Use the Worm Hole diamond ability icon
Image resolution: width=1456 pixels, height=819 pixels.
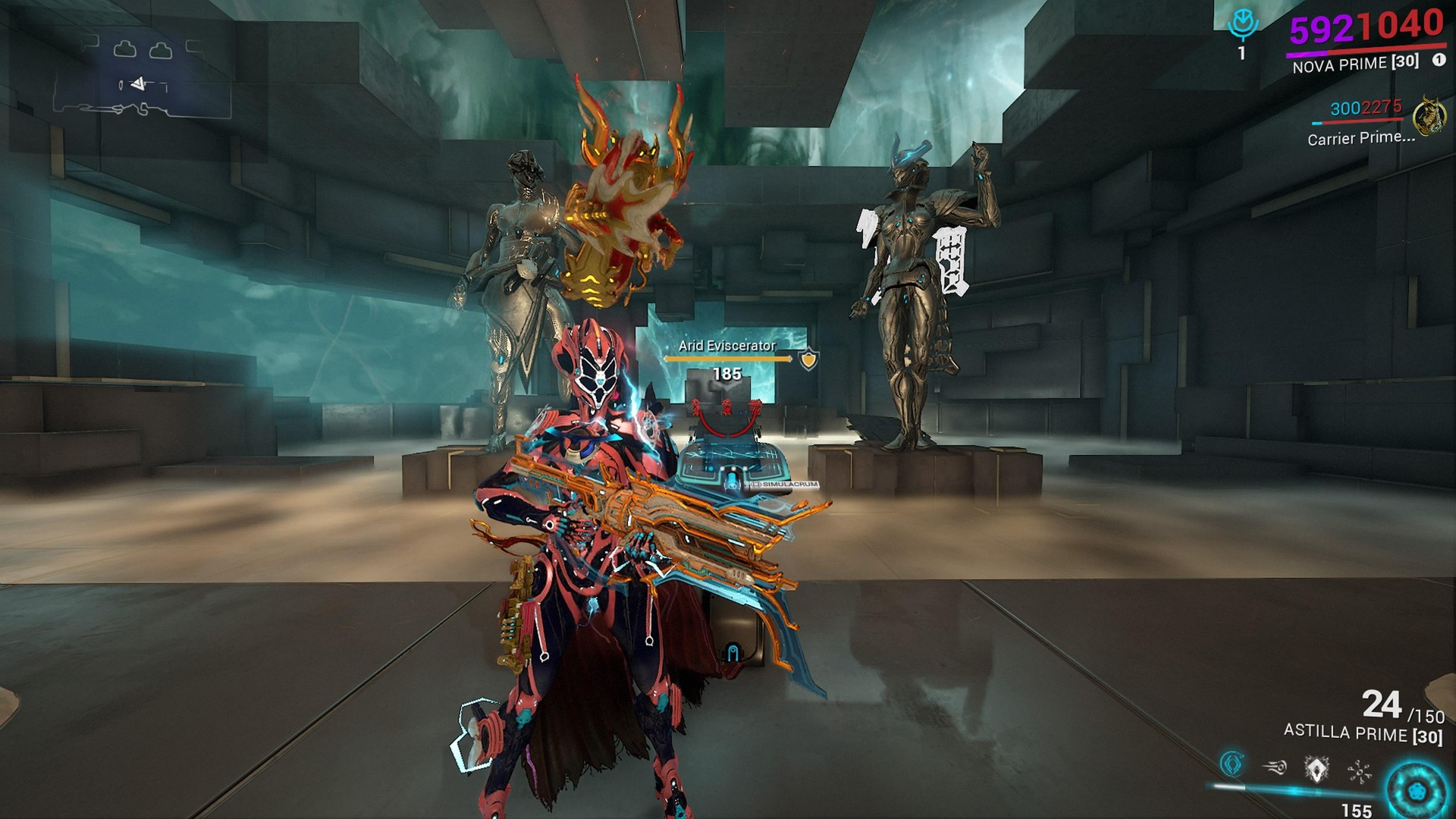[x=1316, y=769]
